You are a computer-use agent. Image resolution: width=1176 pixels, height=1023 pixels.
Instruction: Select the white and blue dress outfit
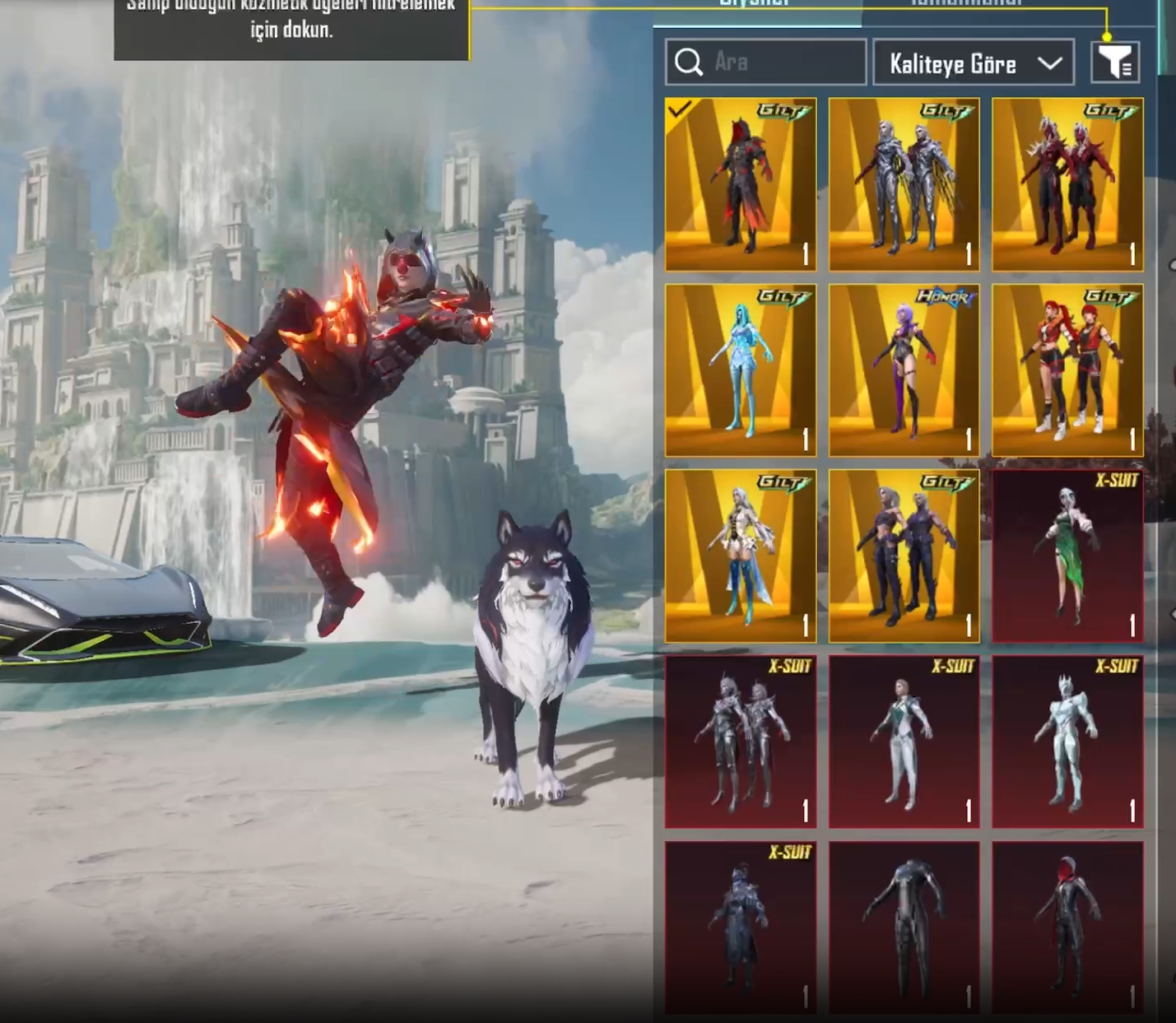pos(741,556)
